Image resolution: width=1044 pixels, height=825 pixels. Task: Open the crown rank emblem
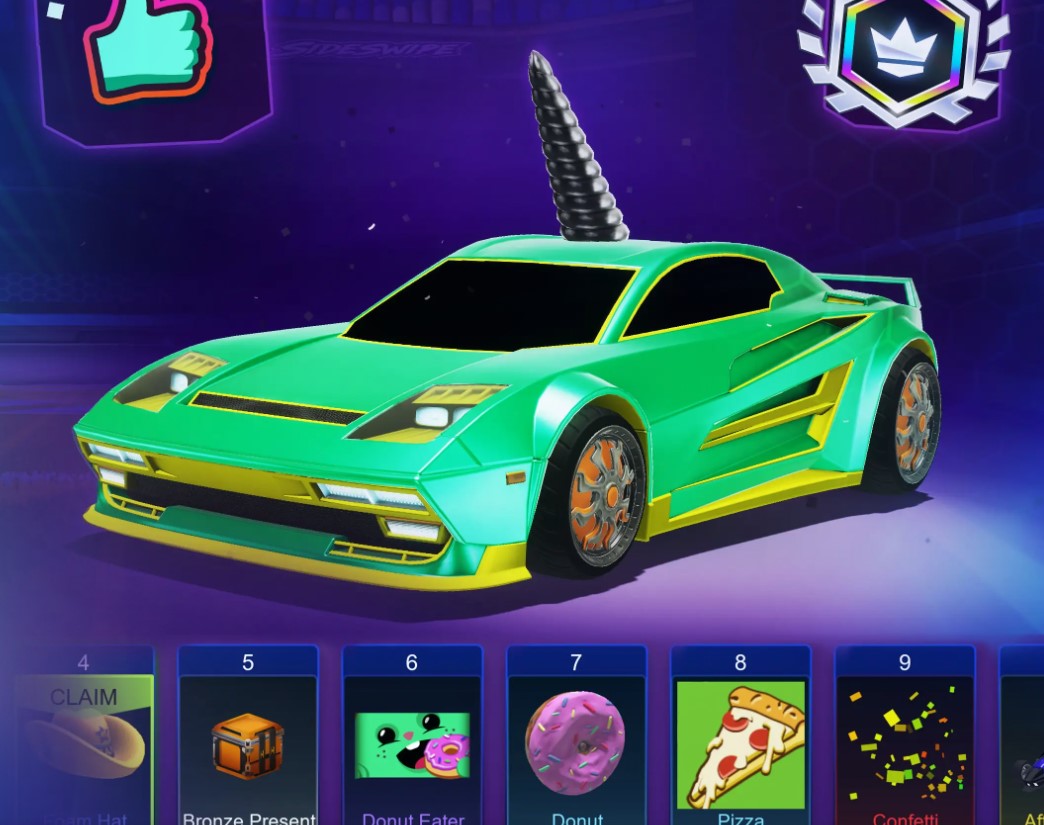pyautogui.click(x=903, y=55)
